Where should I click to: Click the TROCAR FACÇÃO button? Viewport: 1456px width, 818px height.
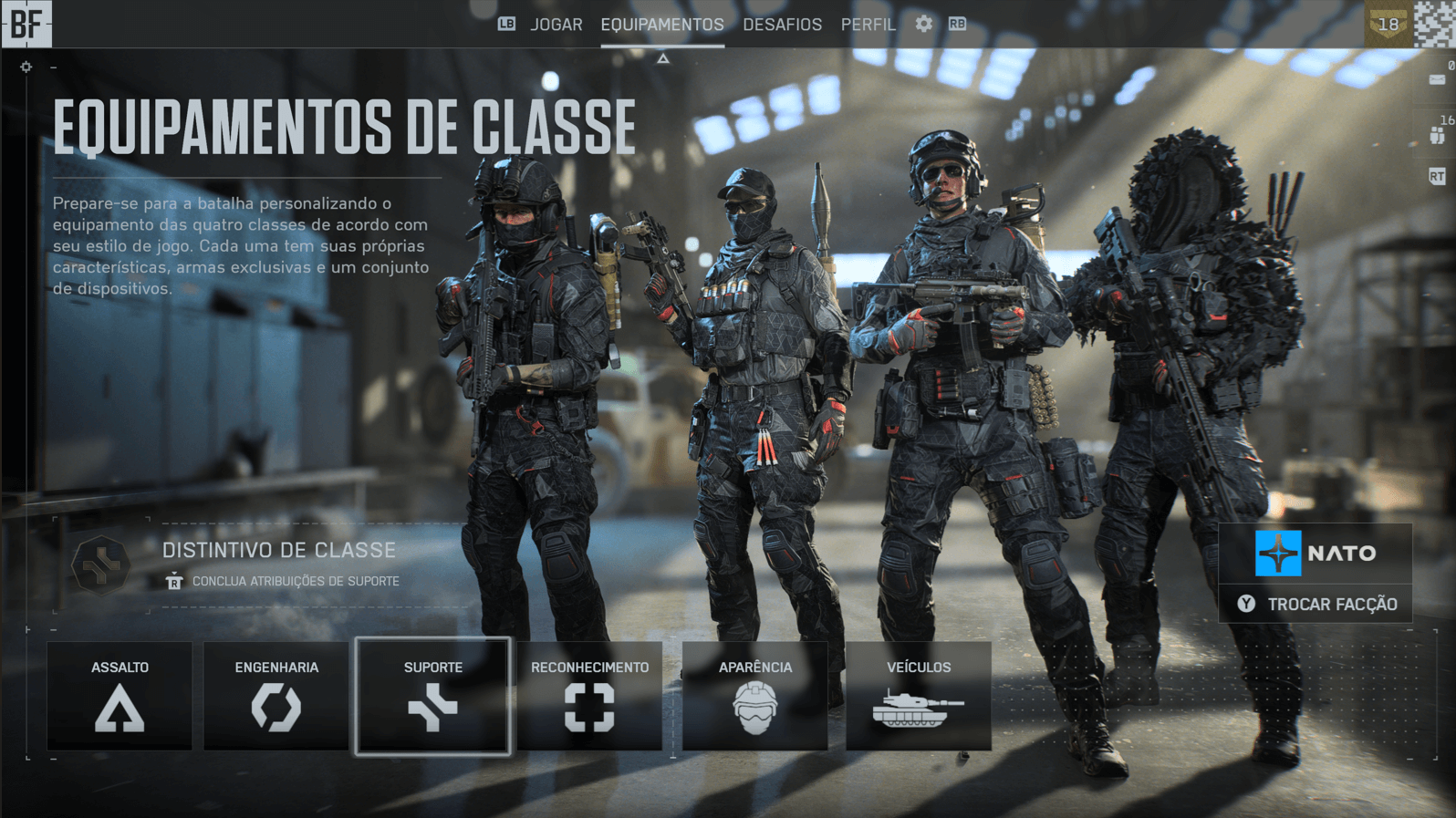point(1316,604)
